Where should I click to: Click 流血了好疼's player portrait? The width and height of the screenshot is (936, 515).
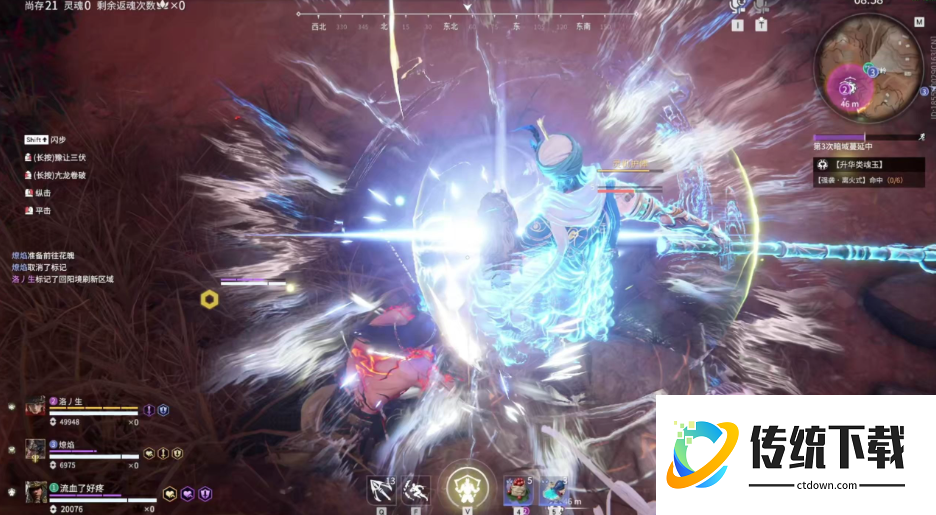pos(35,491)
